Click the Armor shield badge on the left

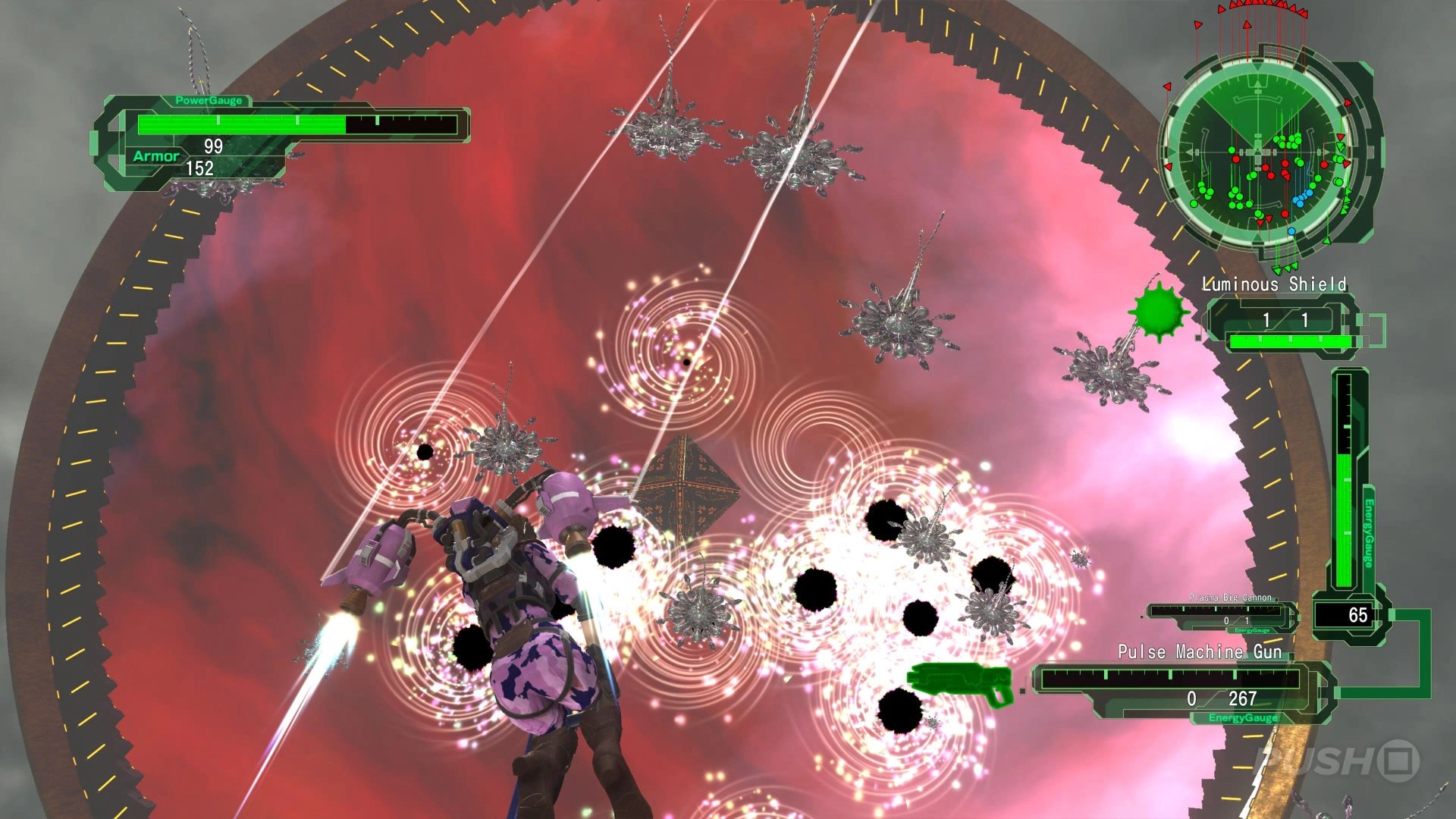tap(158, 155)
